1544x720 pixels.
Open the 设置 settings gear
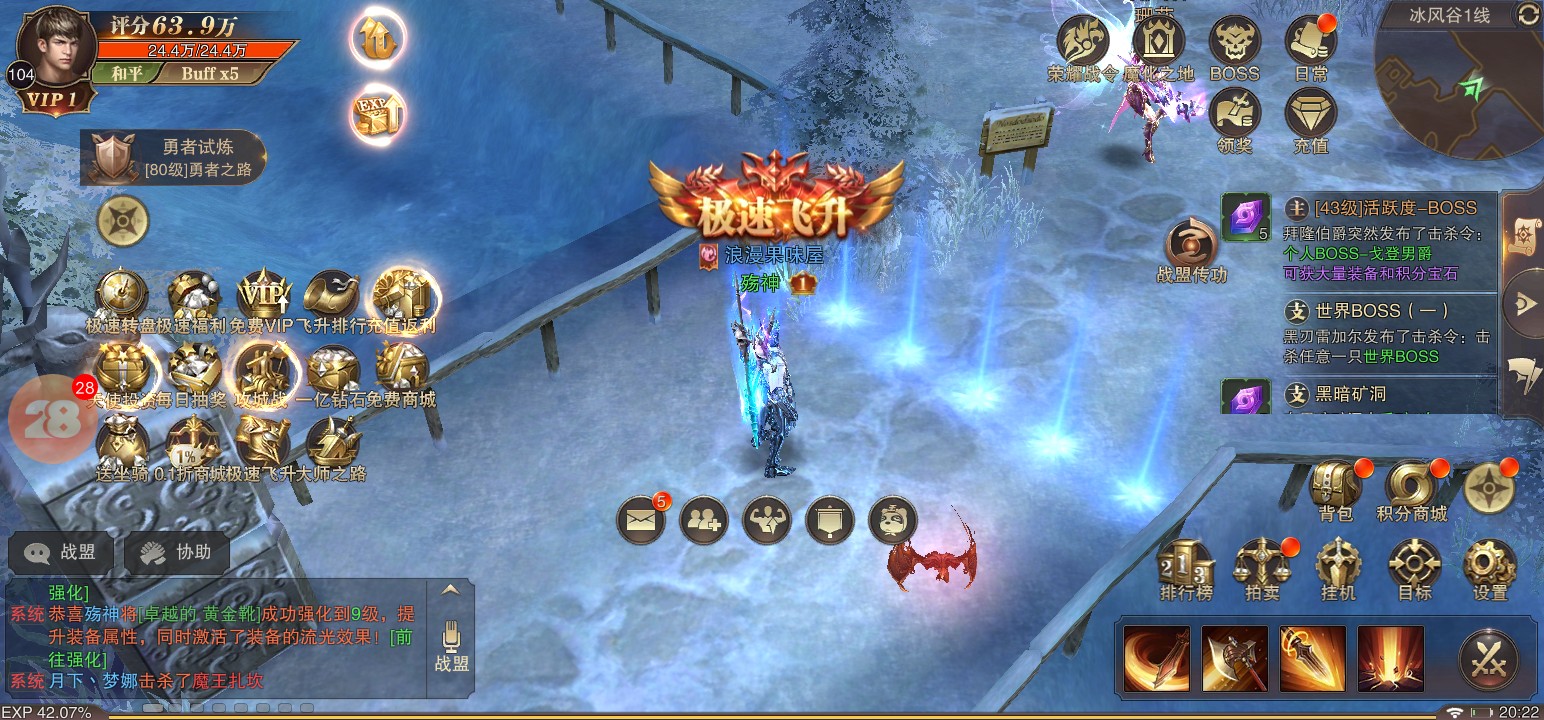click(x=1489, y=566)
